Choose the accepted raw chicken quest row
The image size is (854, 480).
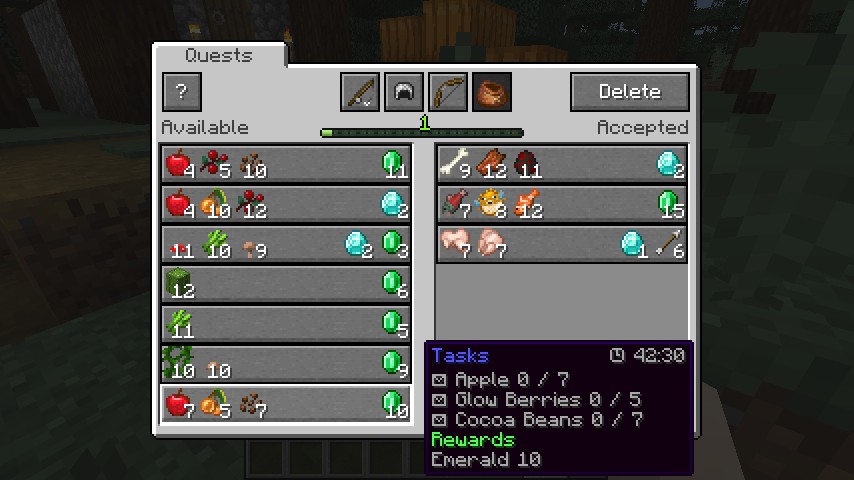pyautogui.click(x=562, y=244)
